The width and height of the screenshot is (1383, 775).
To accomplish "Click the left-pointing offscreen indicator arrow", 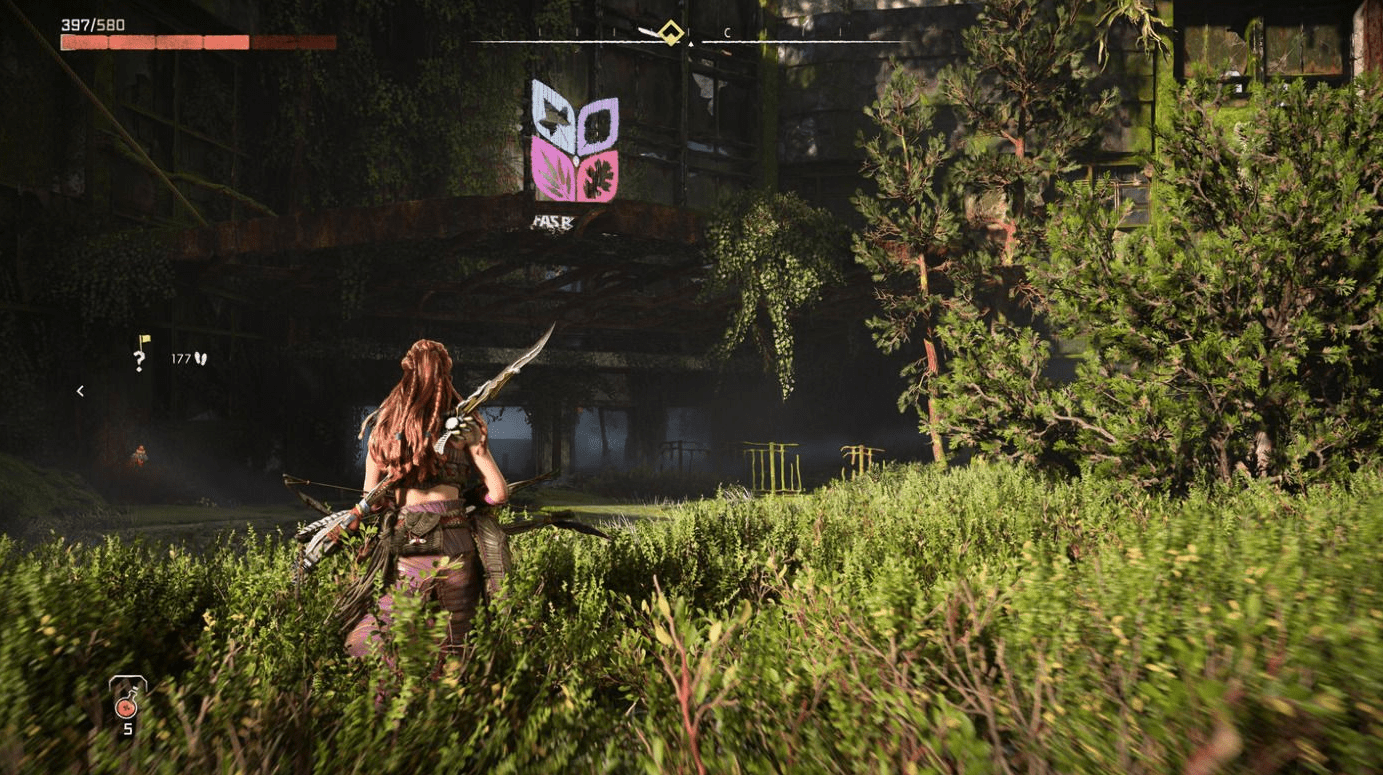I will (x=80, y=391).
